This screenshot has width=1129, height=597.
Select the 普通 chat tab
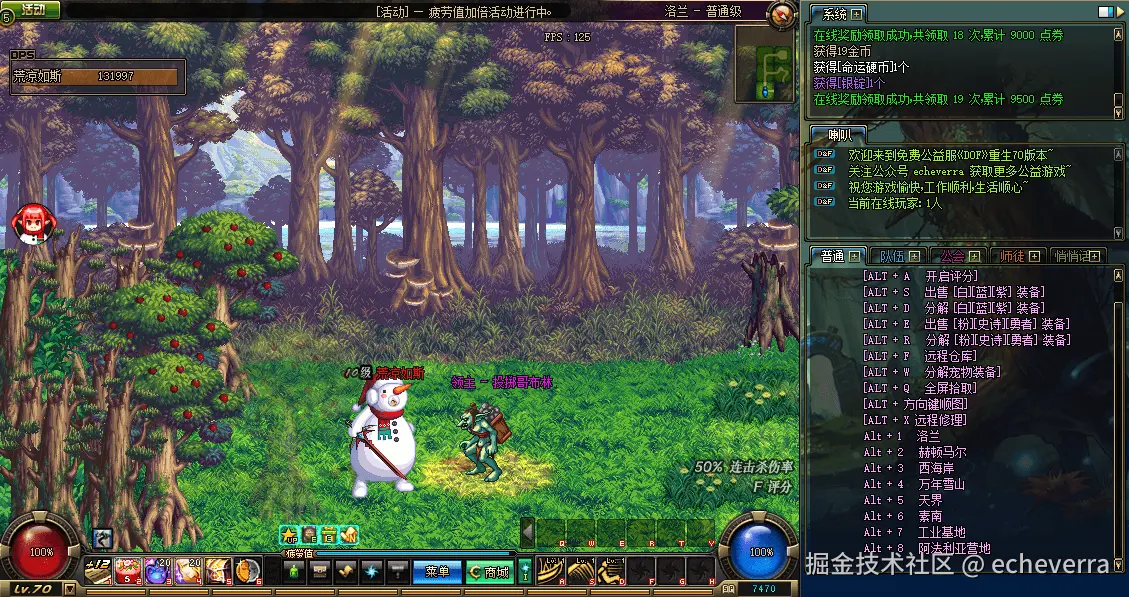pyautogui.click(x=833, y=257)
